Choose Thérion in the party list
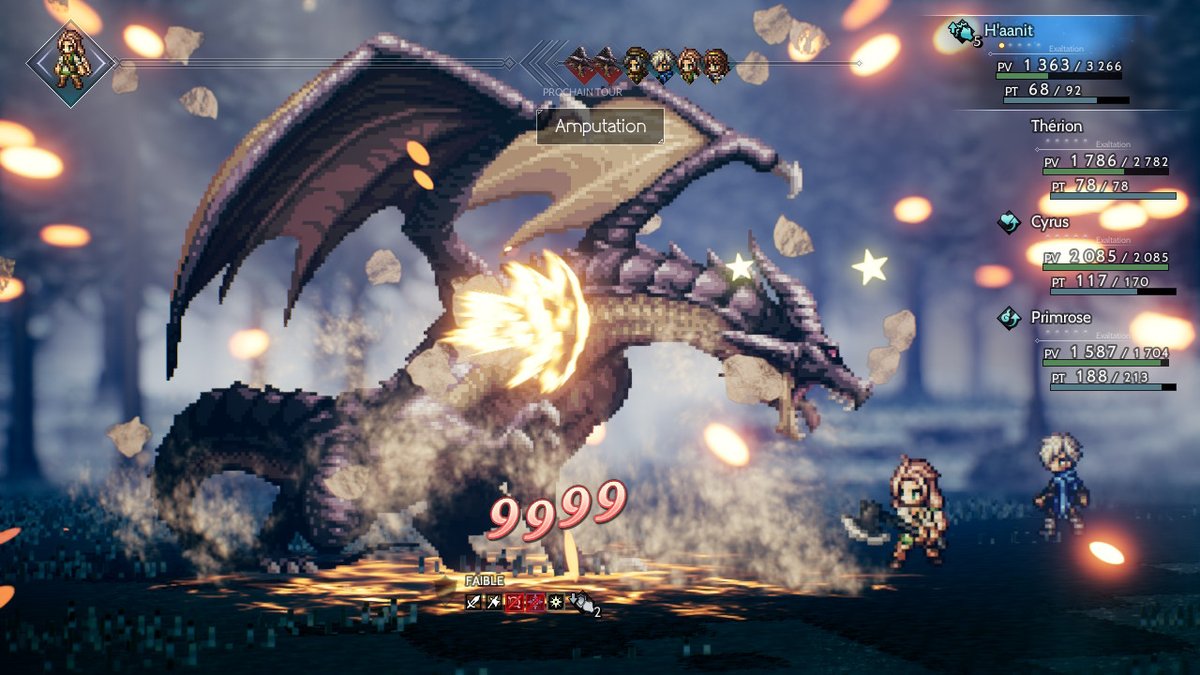Viewport: 1200px width, 675px height. (1056, 126)
